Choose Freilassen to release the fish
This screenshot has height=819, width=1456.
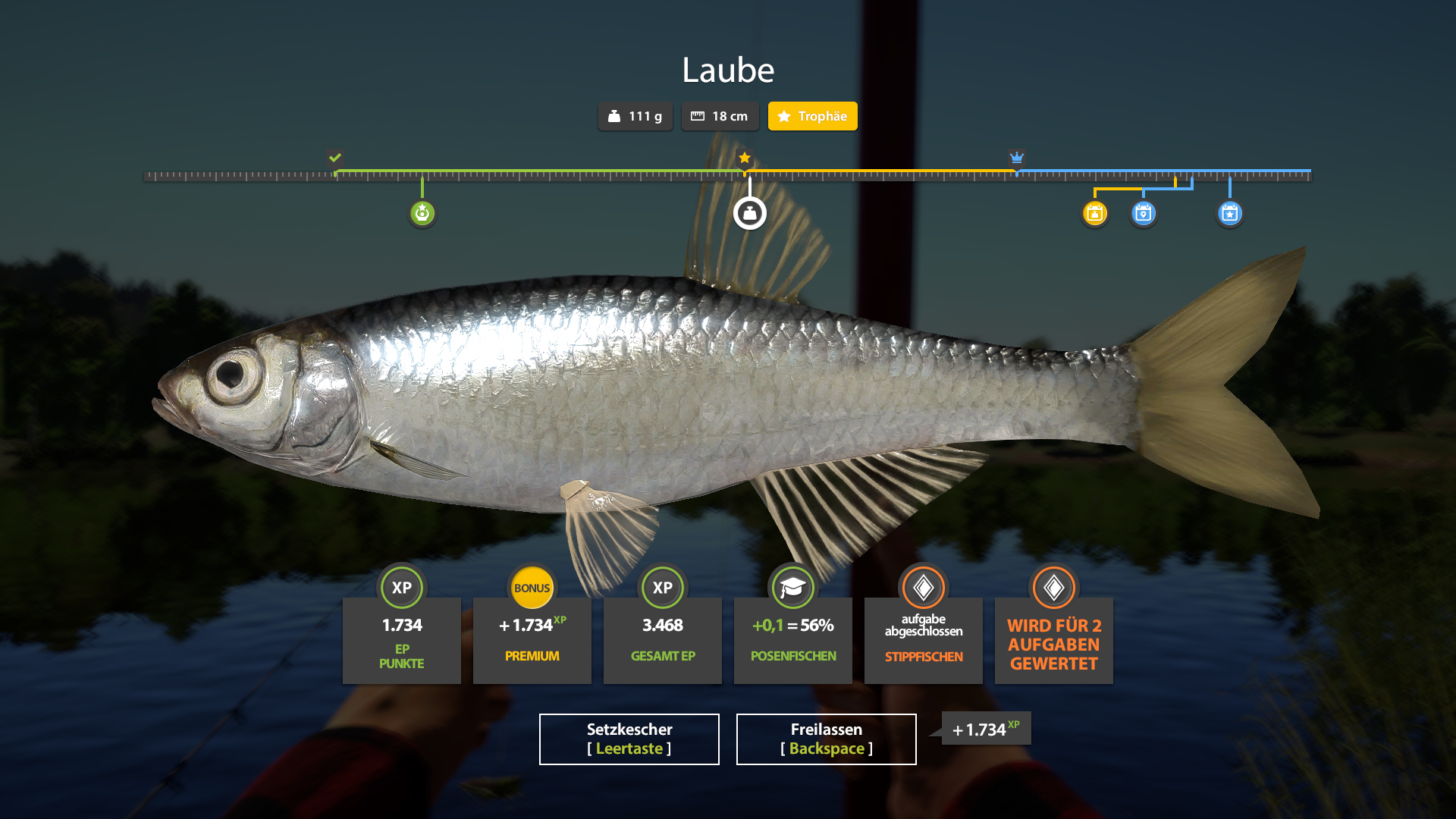826,739
